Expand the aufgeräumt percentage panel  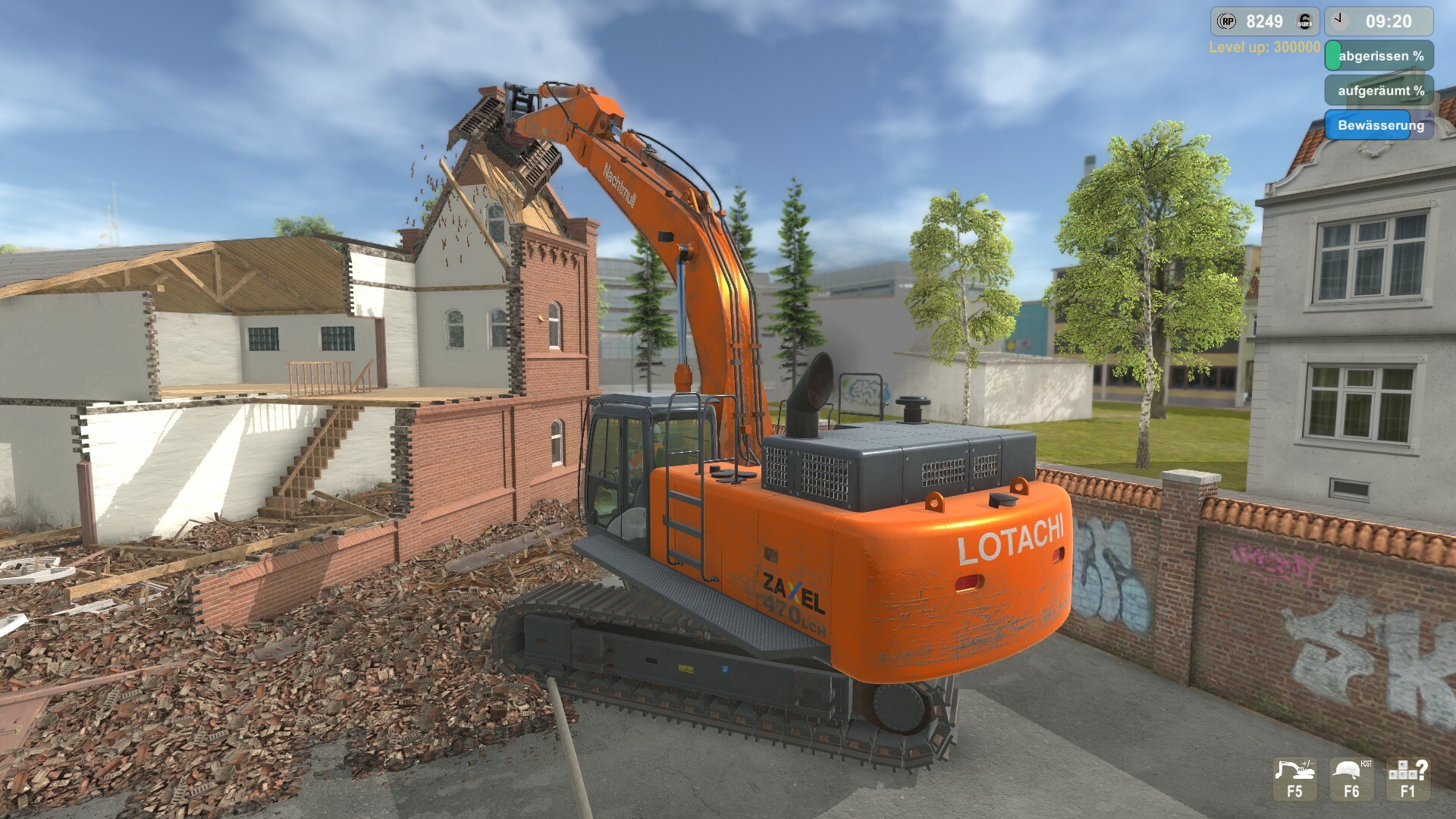1381,89
